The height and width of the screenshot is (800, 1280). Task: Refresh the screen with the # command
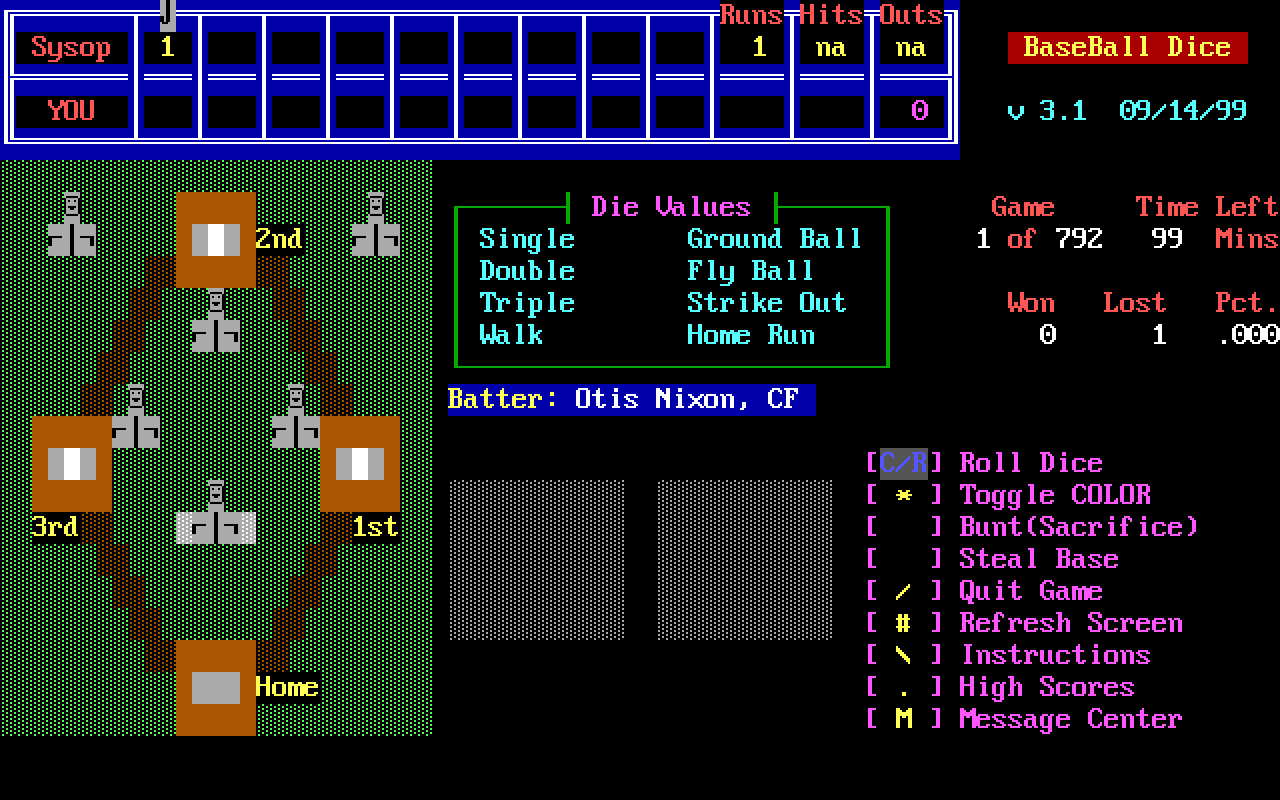pos(1070,623)
